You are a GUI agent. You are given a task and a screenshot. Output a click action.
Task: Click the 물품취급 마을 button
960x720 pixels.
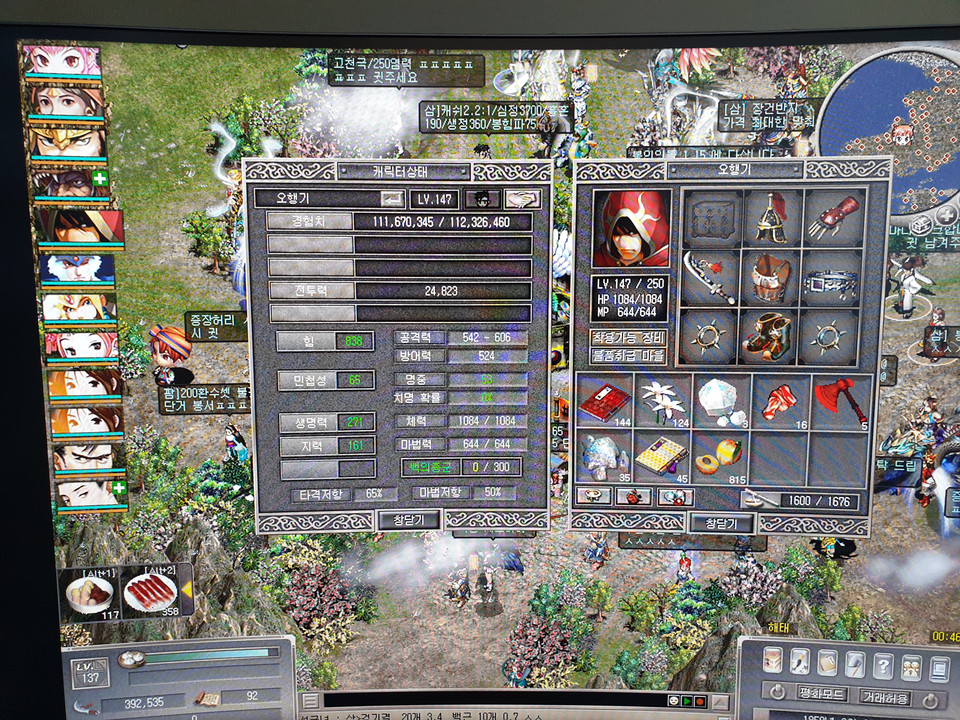coord(629,355)
